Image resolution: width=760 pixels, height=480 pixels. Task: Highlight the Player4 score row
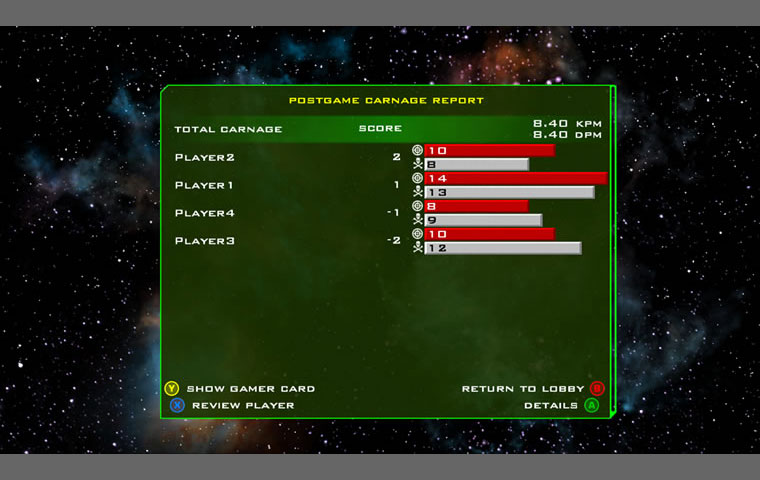[206, 213]
